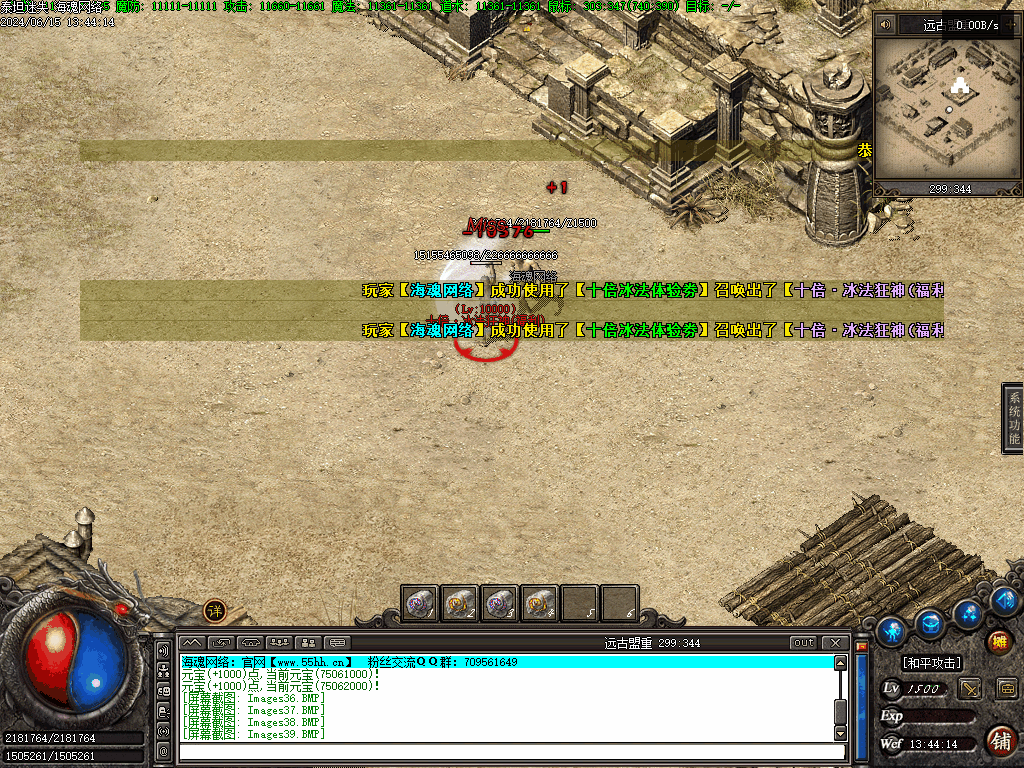Open the 铺 shop button

click(1000, 741)
